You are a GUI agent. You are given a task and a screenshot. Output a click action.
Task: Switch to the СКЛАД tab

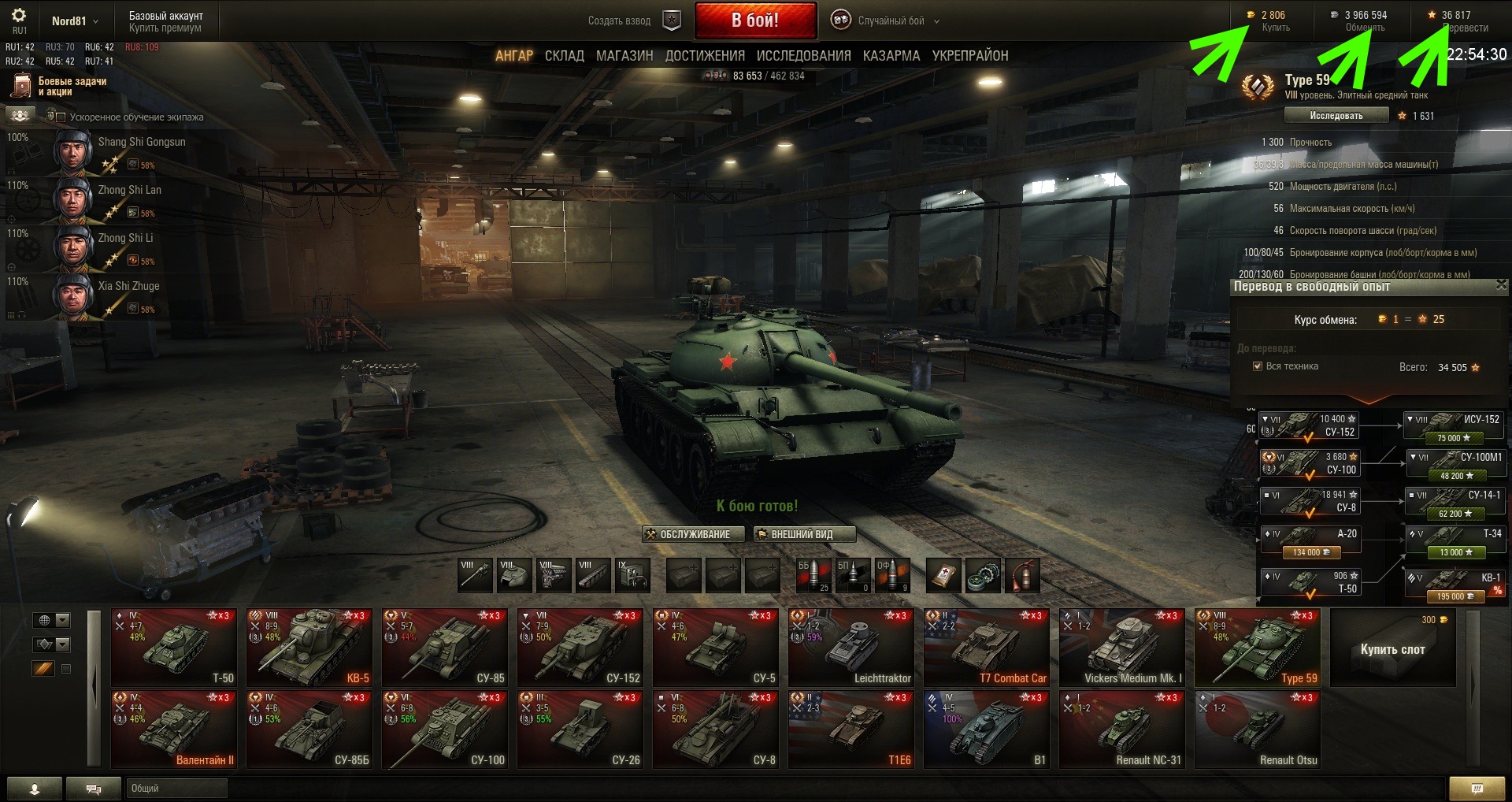click(x=564, y=56)
